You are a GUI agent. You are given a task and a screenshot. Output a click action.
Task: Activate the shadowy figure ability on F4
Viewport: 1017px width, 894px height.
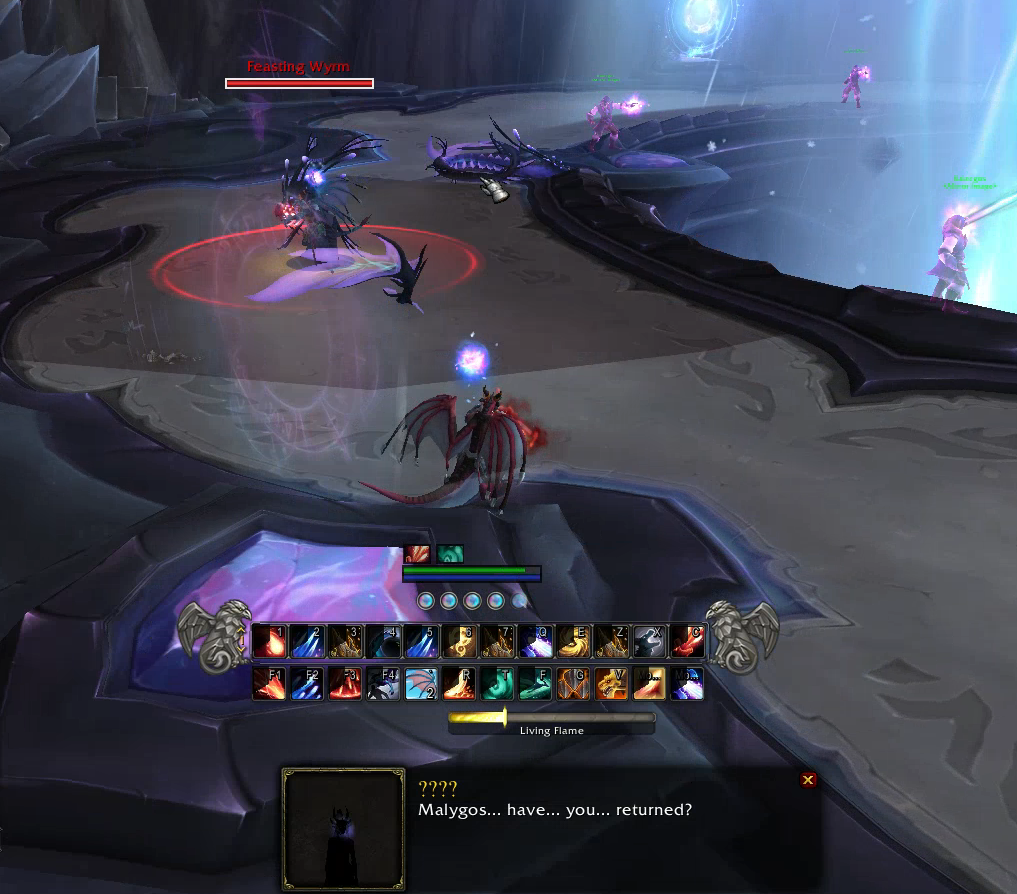[x=383, y=684]
